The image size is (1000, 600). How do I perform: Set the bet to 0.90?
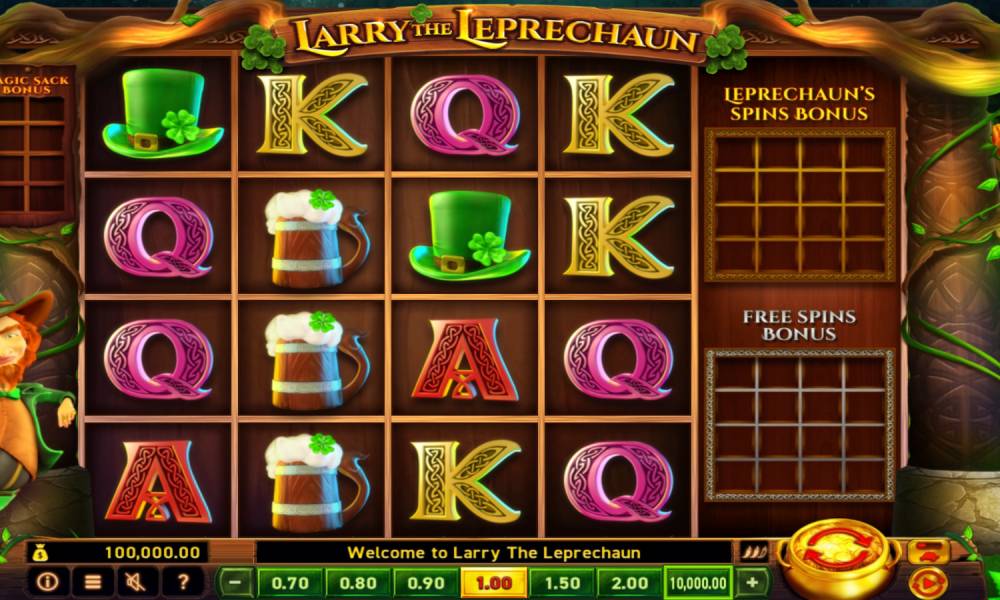coord(426,582)
